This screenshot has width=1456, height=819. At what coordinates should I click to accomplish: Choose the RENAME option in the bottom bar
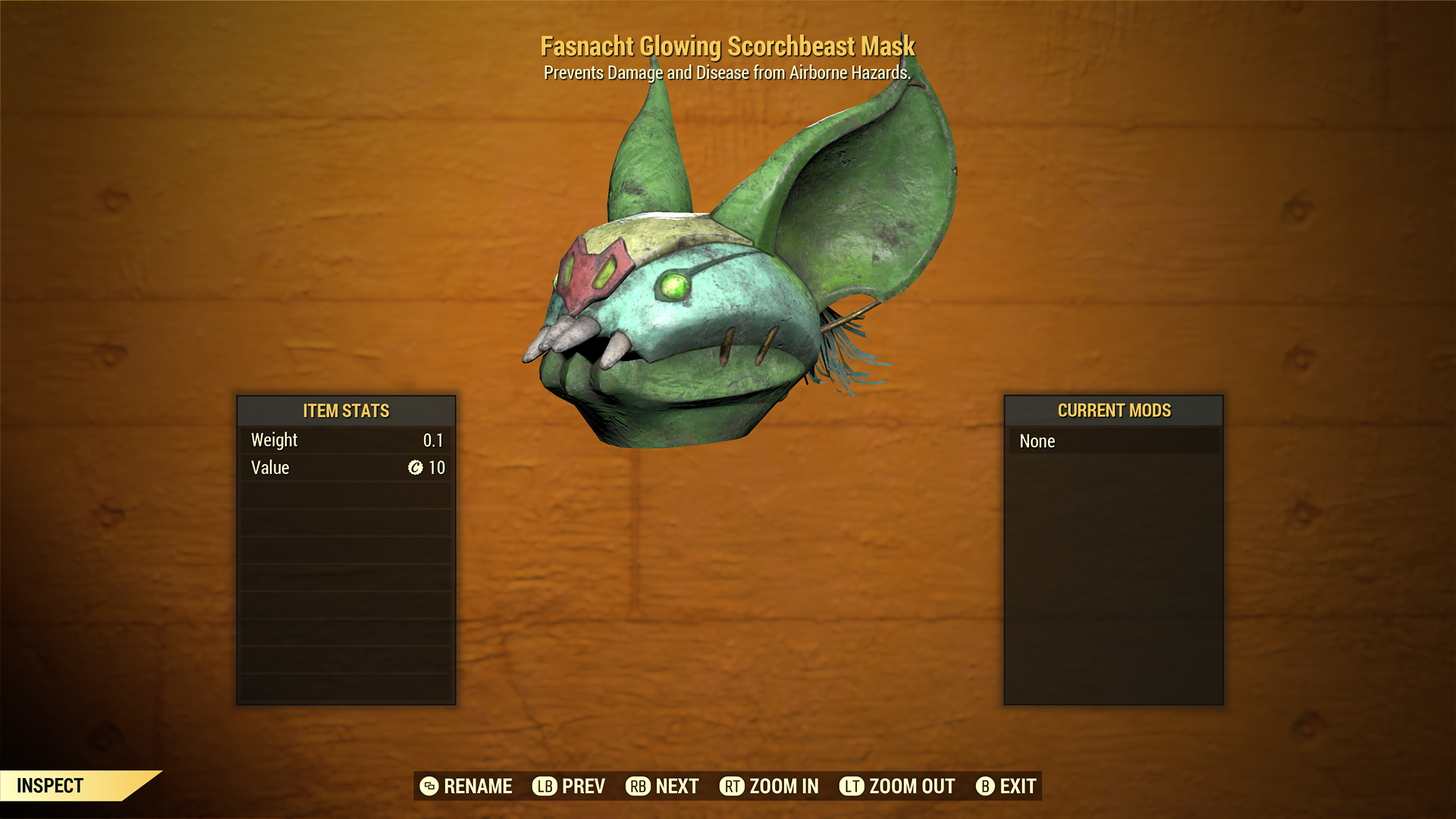(466, 786)
